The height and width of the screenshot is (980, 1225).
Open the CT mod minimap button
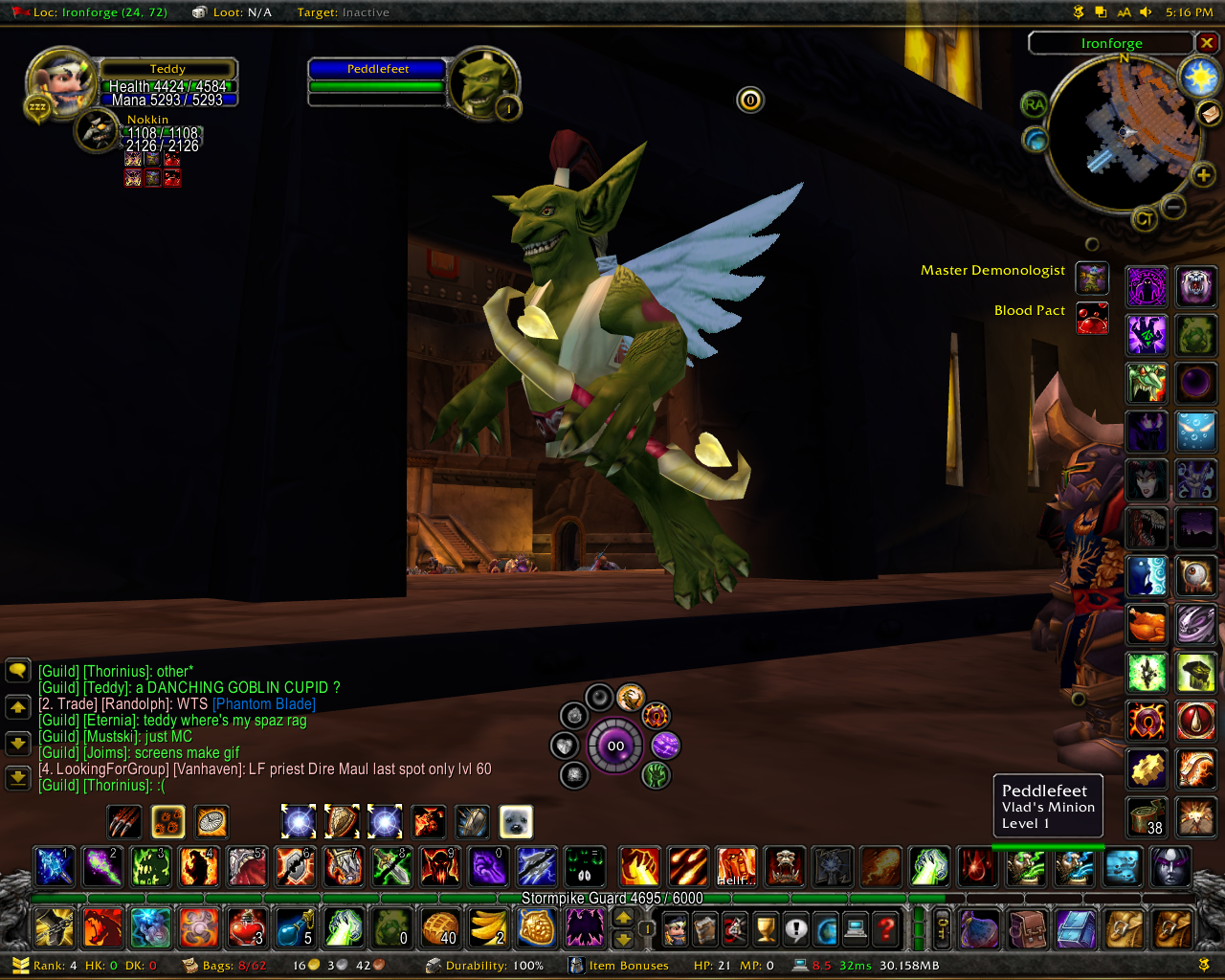click(1144, 219)
